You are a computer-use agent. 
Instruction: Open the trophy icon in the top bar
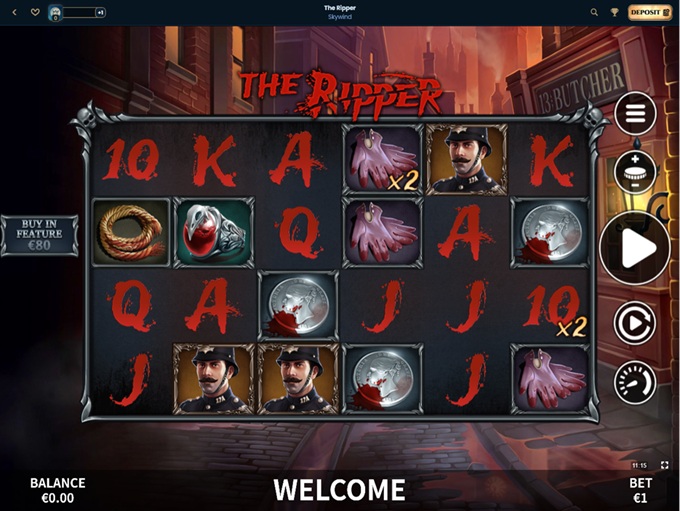click(615, 12)
